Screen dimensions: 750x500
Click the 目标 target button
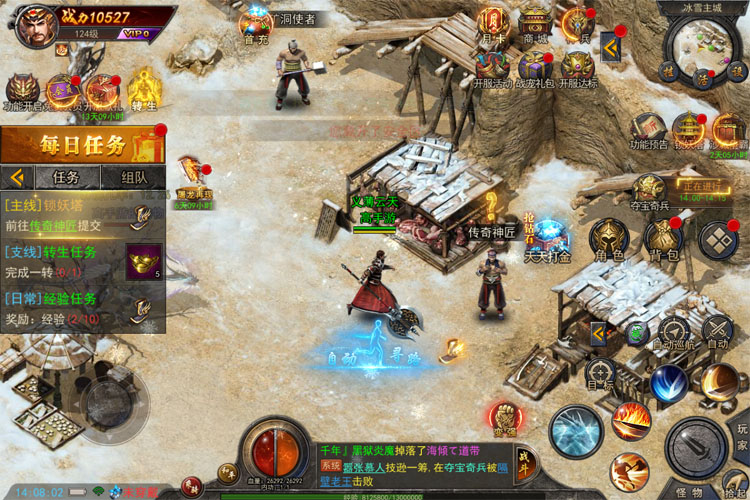click(x=601, y=372)
